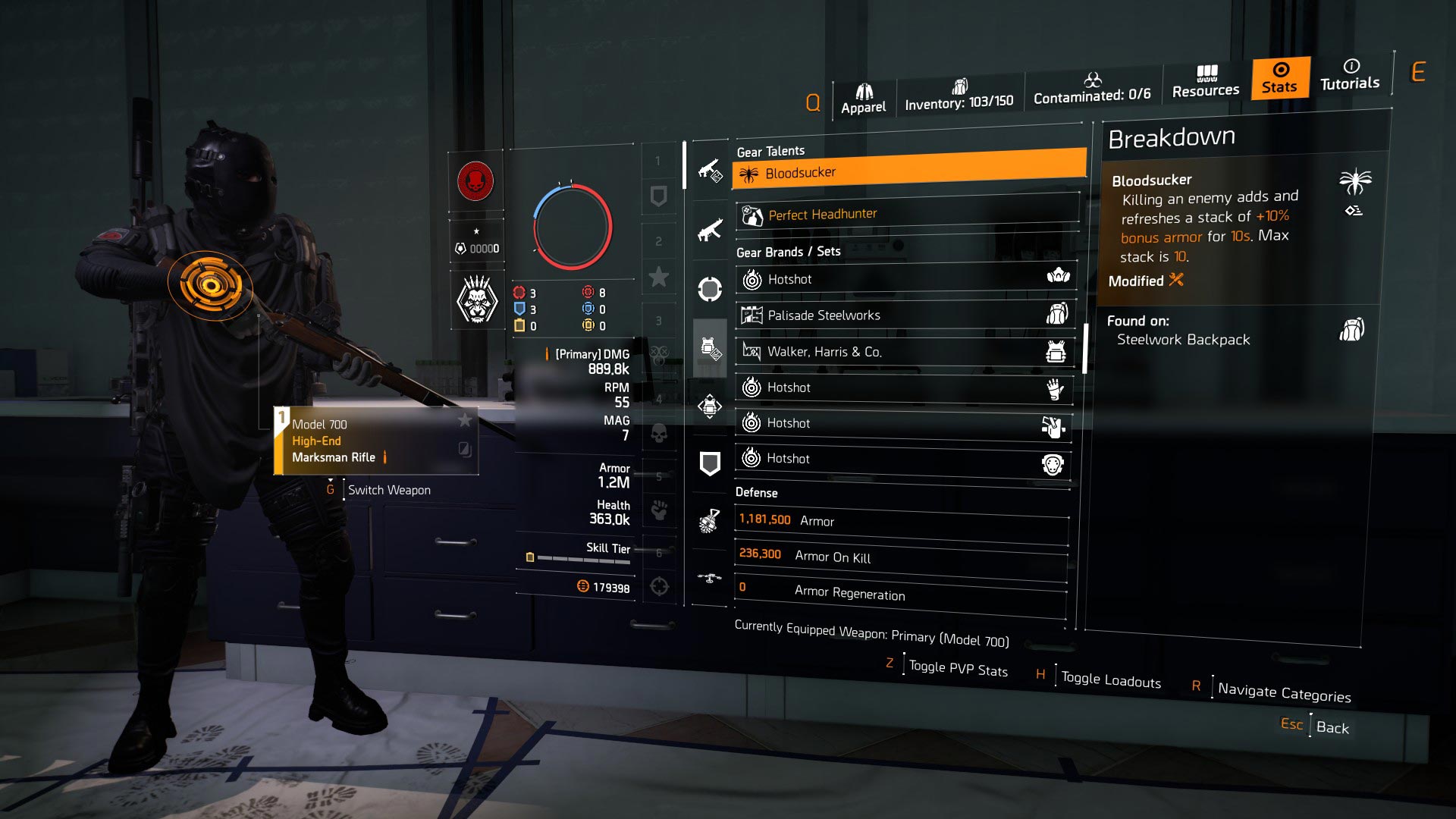The width and height of the screenshot is (1456, 819).
Task: Open the Tutorials tab
Action: pos(1350,75)
